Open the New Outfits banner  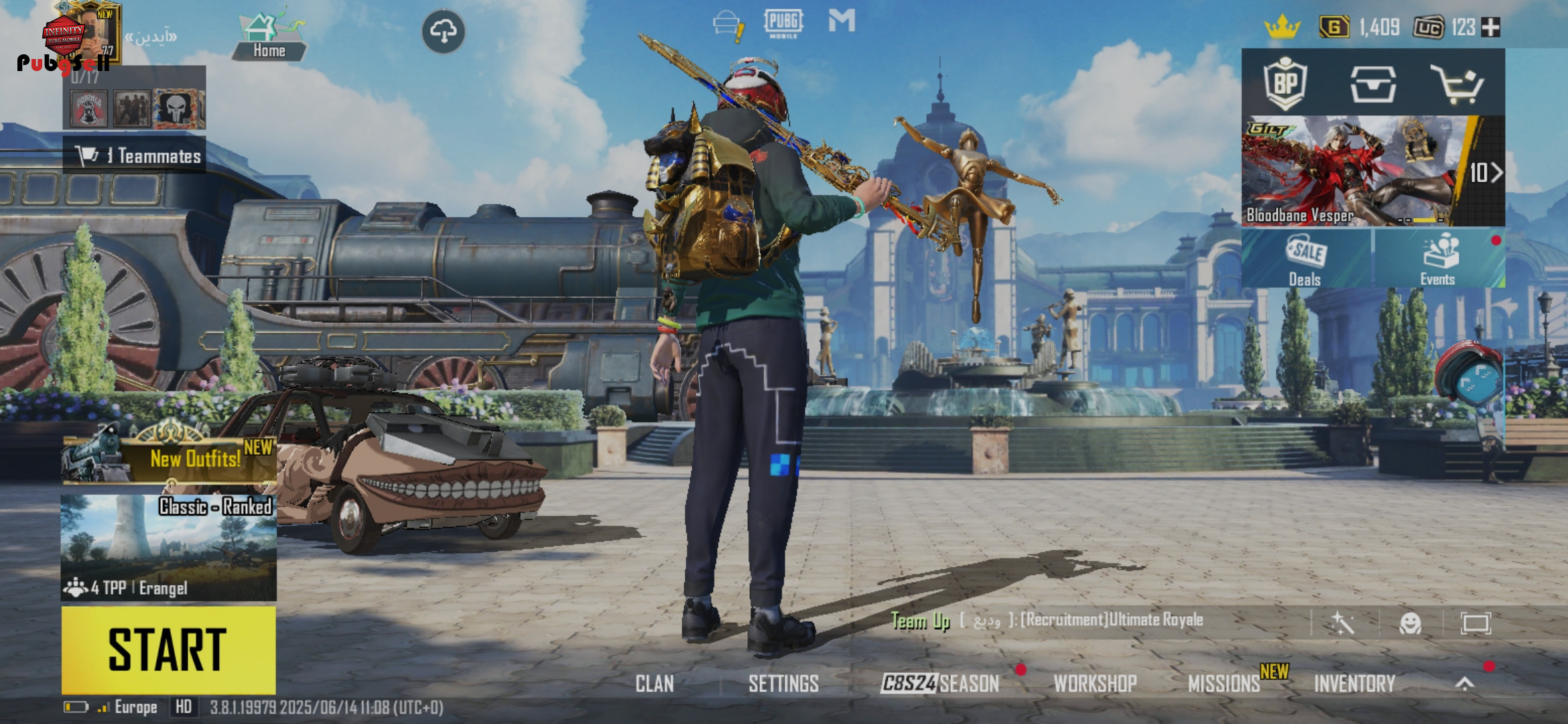[170, 459]
